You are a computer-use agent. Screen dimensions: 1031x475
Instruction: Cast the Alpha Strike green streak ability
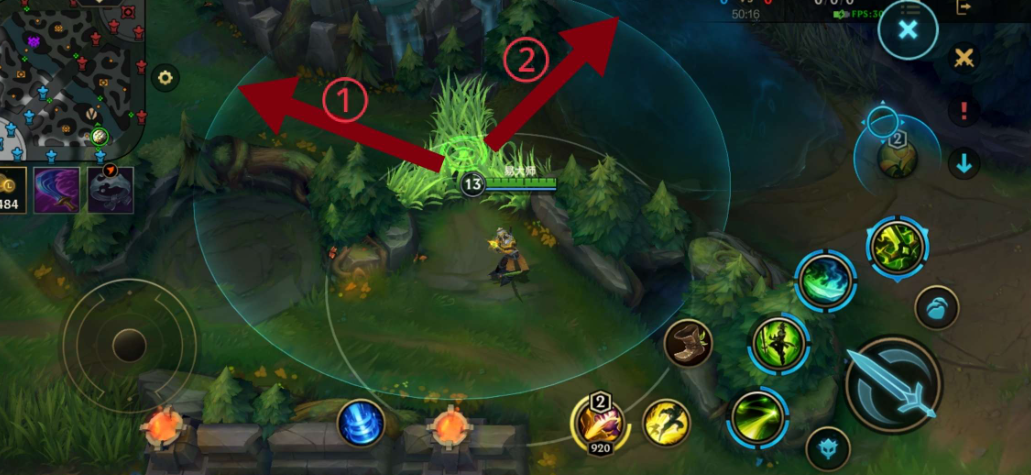coord(759,415)
